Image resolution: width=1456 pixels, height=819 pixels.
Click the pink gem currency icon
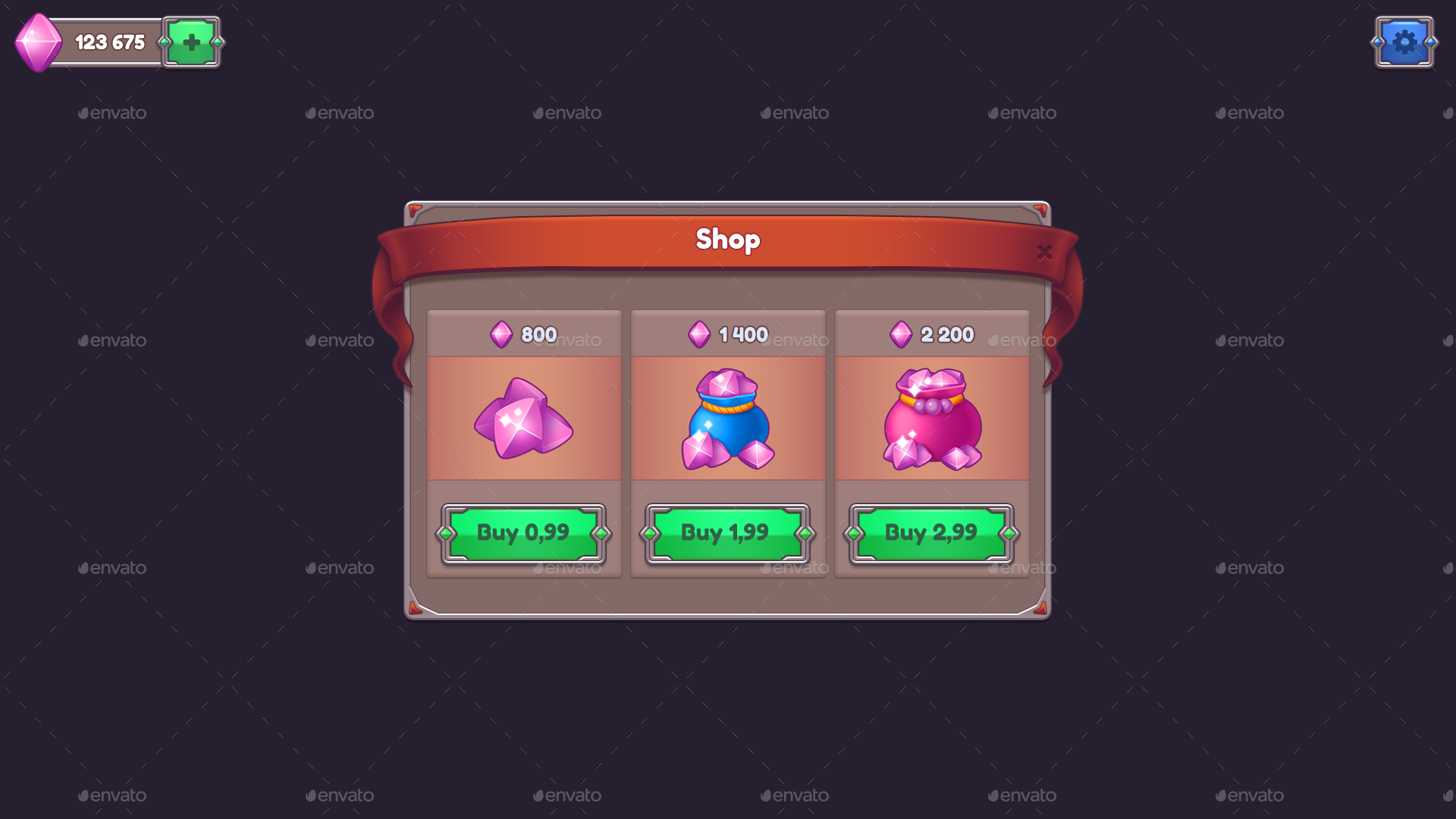point(39,42)
